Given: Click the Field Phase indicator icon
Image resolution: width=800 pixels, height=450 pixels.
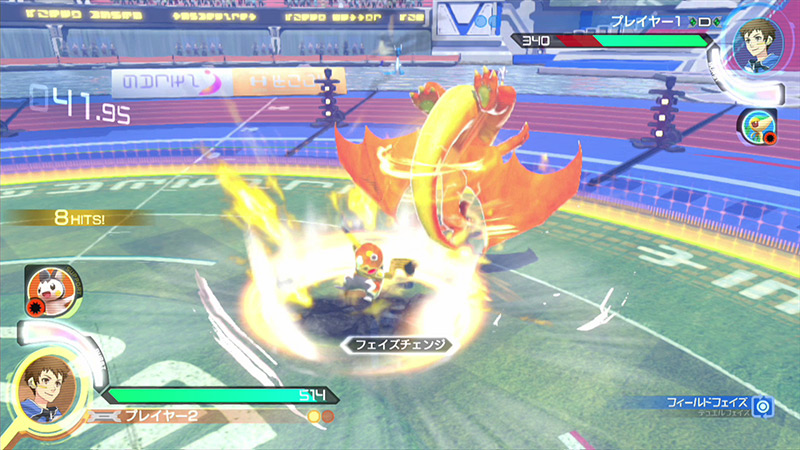Looking at the screenshot, I should point(764,406).
